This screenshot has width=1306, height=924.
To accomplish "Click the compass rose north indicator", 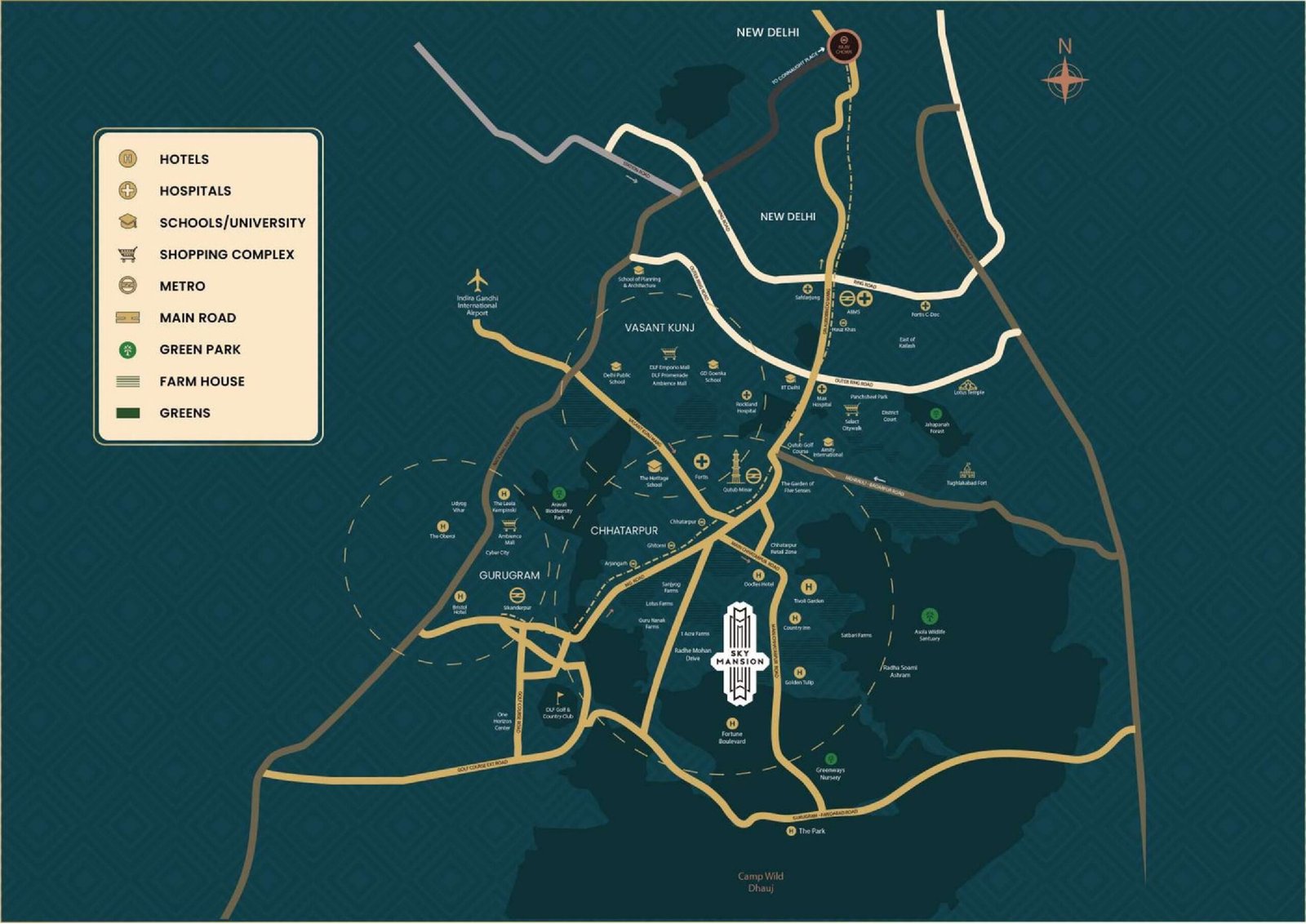I will pyautogui.click(x=1064, y=79).
